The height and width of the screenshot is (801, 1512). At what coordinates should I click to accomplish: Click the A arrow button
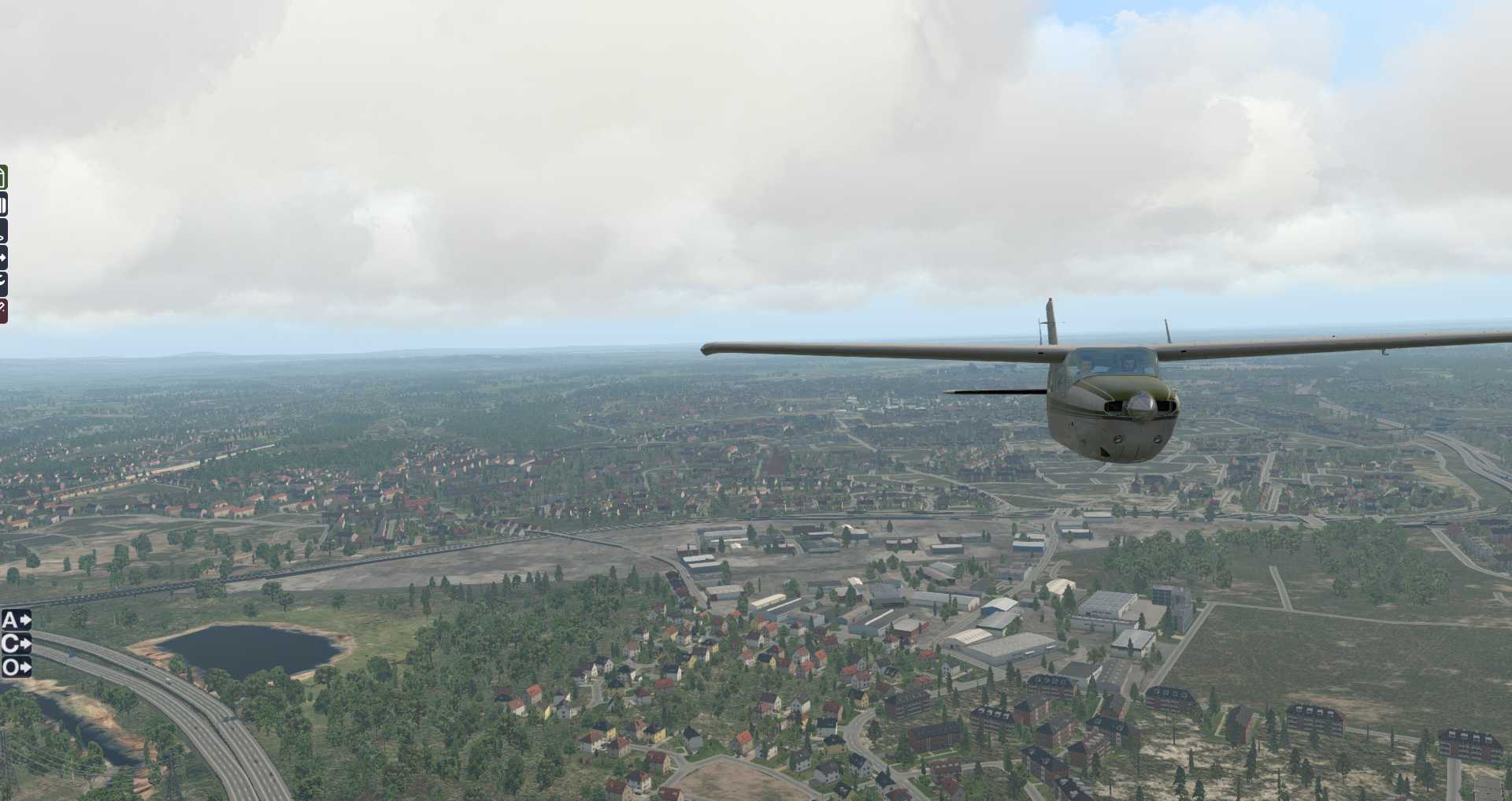pos(16,620)
